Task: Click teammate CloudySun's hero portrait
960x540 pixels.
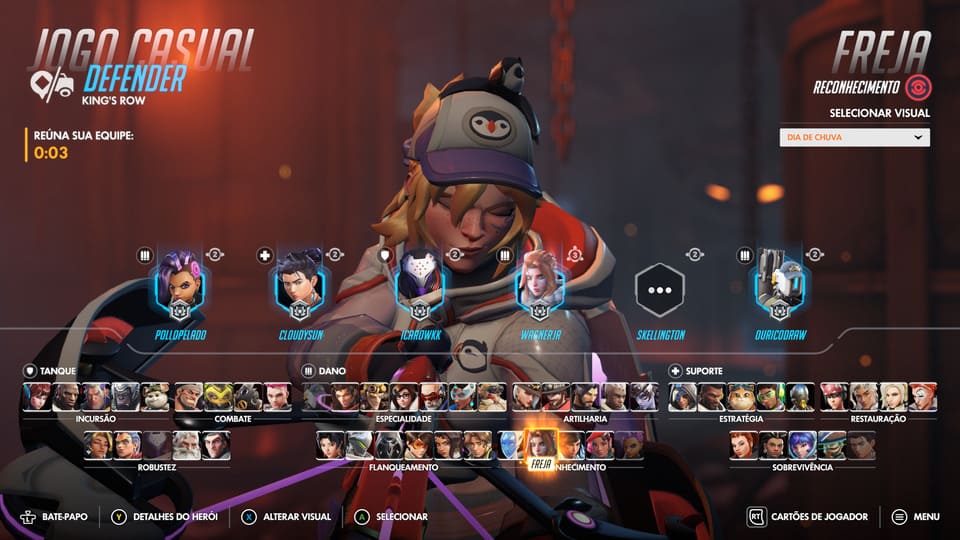Action: [300, 286]
